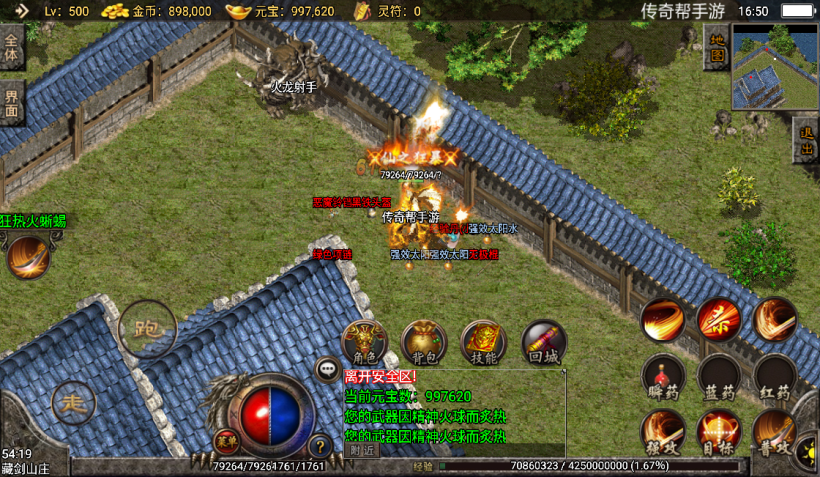The width and height of the screenshot is (820, 477).
Task: Open the chat speech bubble
Action: point(328,370)
